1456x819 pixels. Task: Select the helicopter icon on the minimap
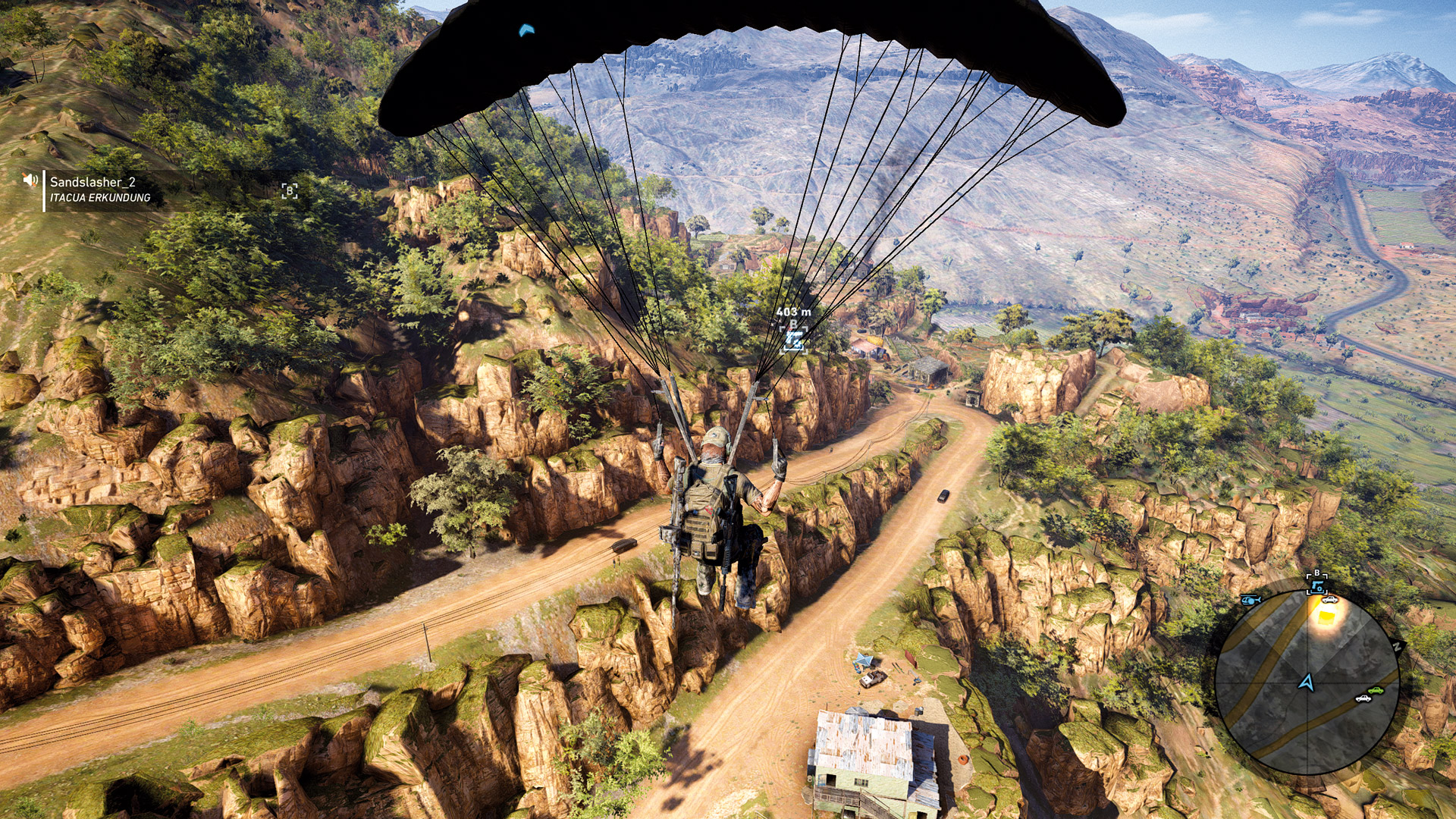point(1250,600)
